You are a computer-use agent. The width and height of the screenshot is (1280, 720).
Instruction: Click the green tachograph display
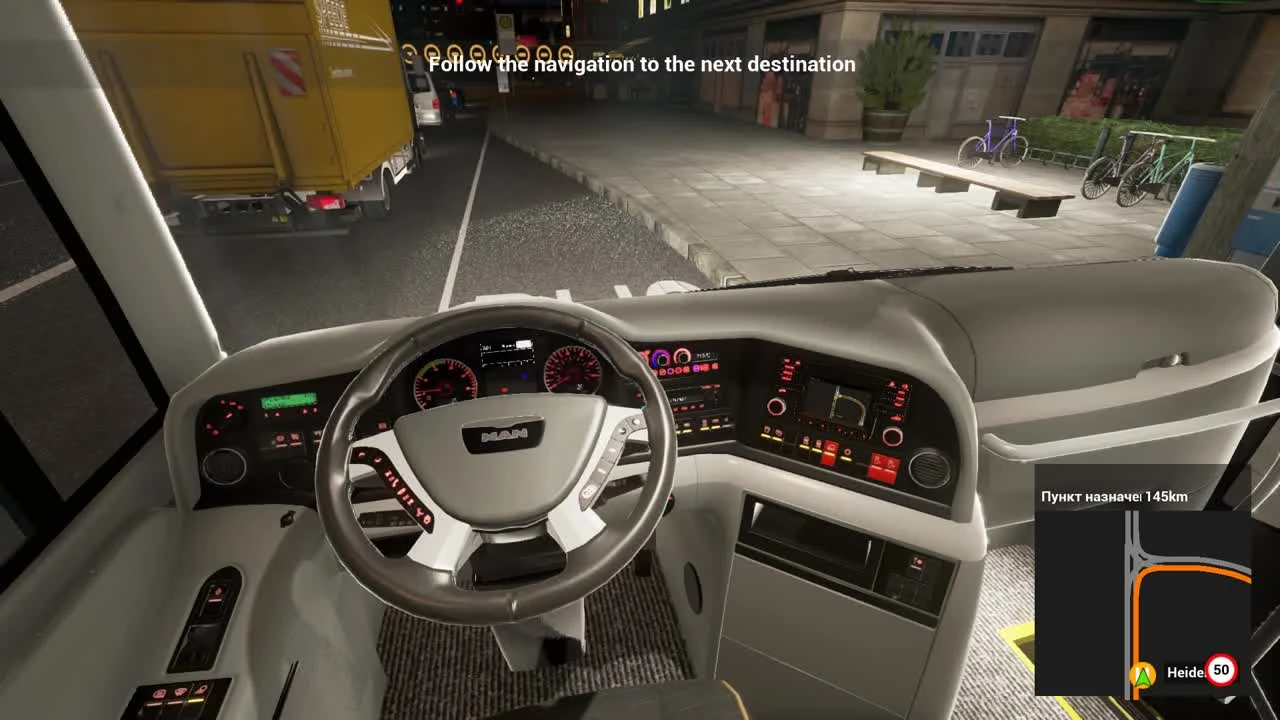pos(288,400)
